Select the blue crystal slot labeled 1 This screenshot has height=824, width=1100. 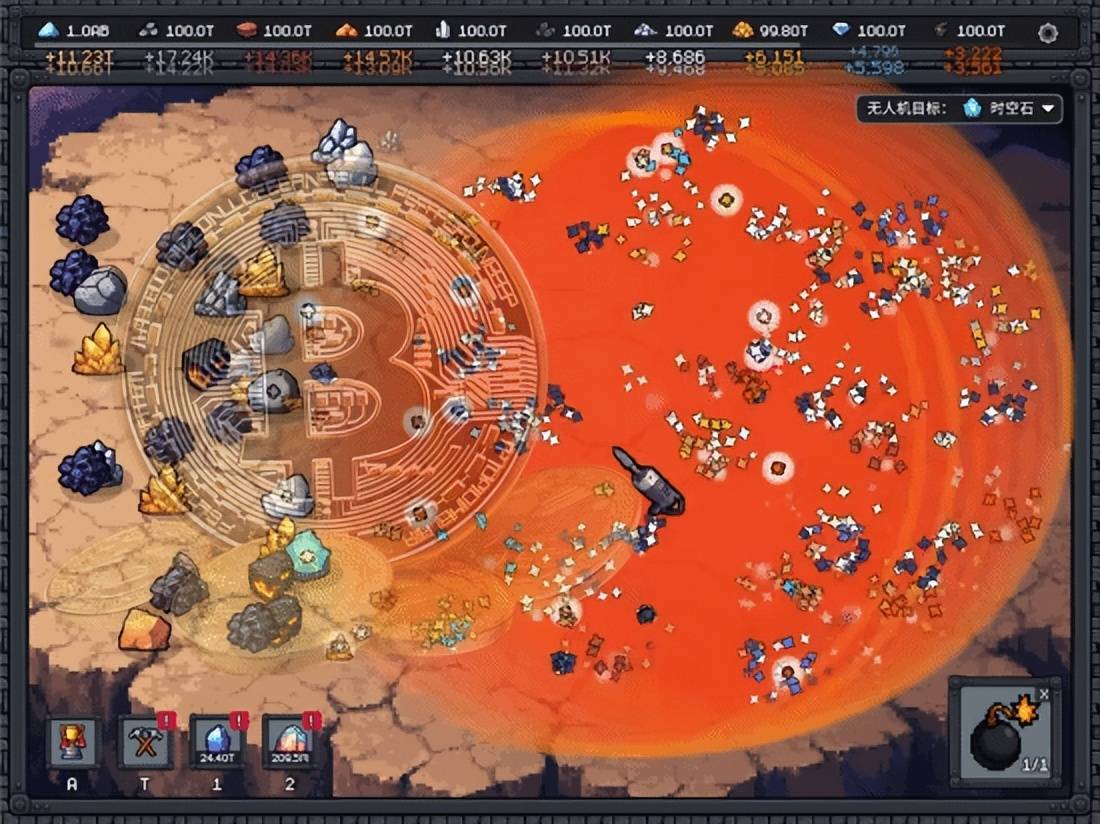(217, 743)
